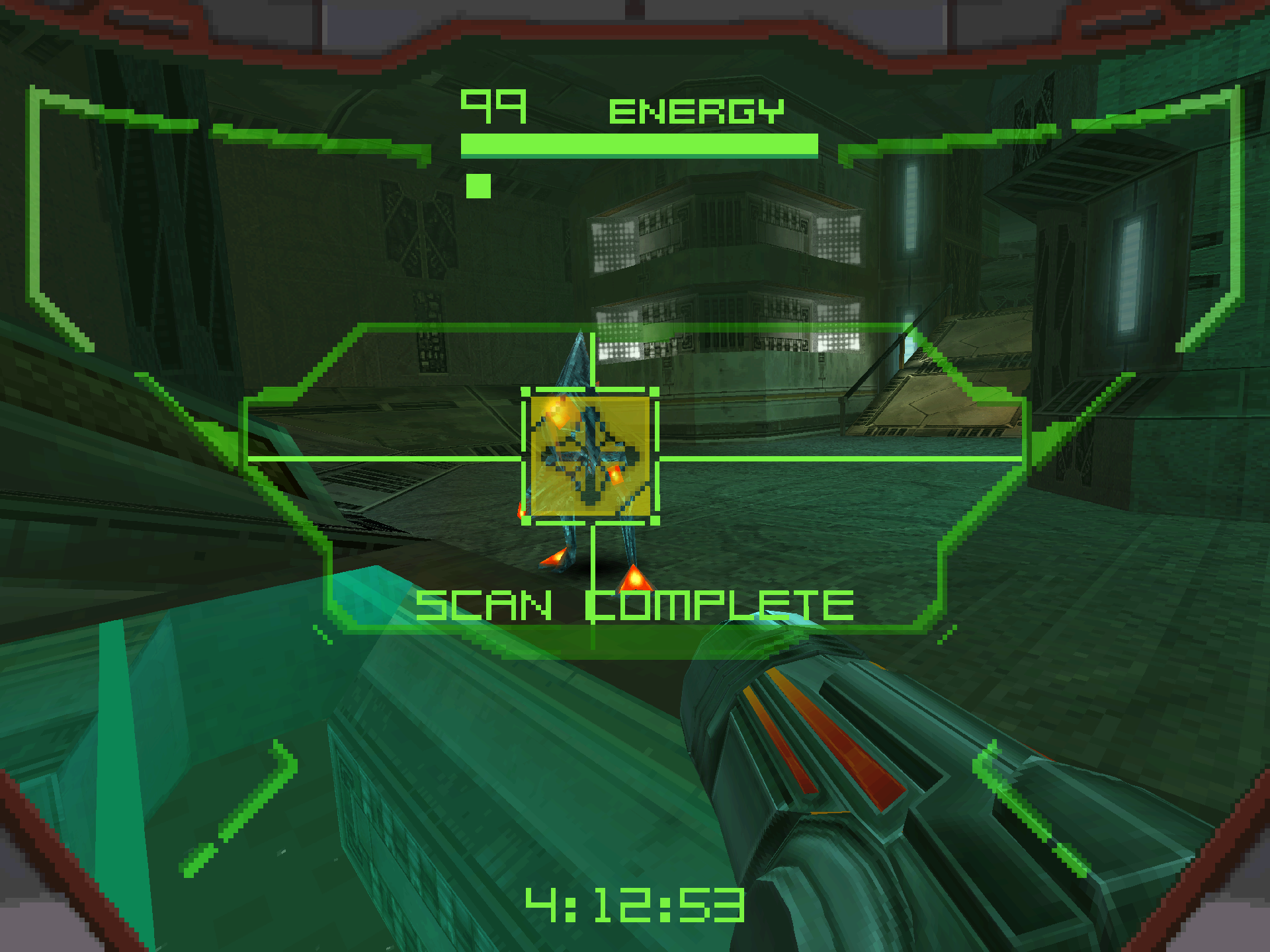Select the yellow scan target icon
This screenshot has width=1270, height=952.
click(590, 456)
